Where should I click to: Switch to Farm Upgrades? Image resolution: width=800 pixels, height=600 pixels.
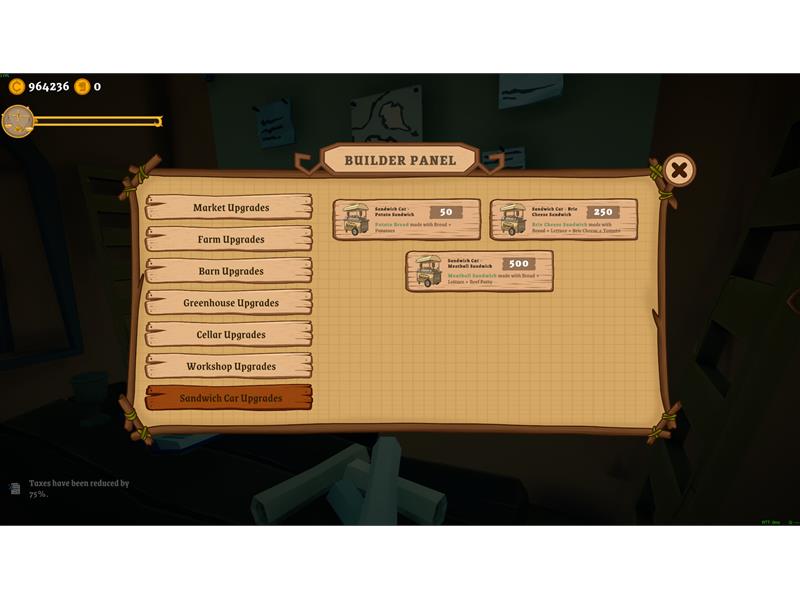click(229, 240)
